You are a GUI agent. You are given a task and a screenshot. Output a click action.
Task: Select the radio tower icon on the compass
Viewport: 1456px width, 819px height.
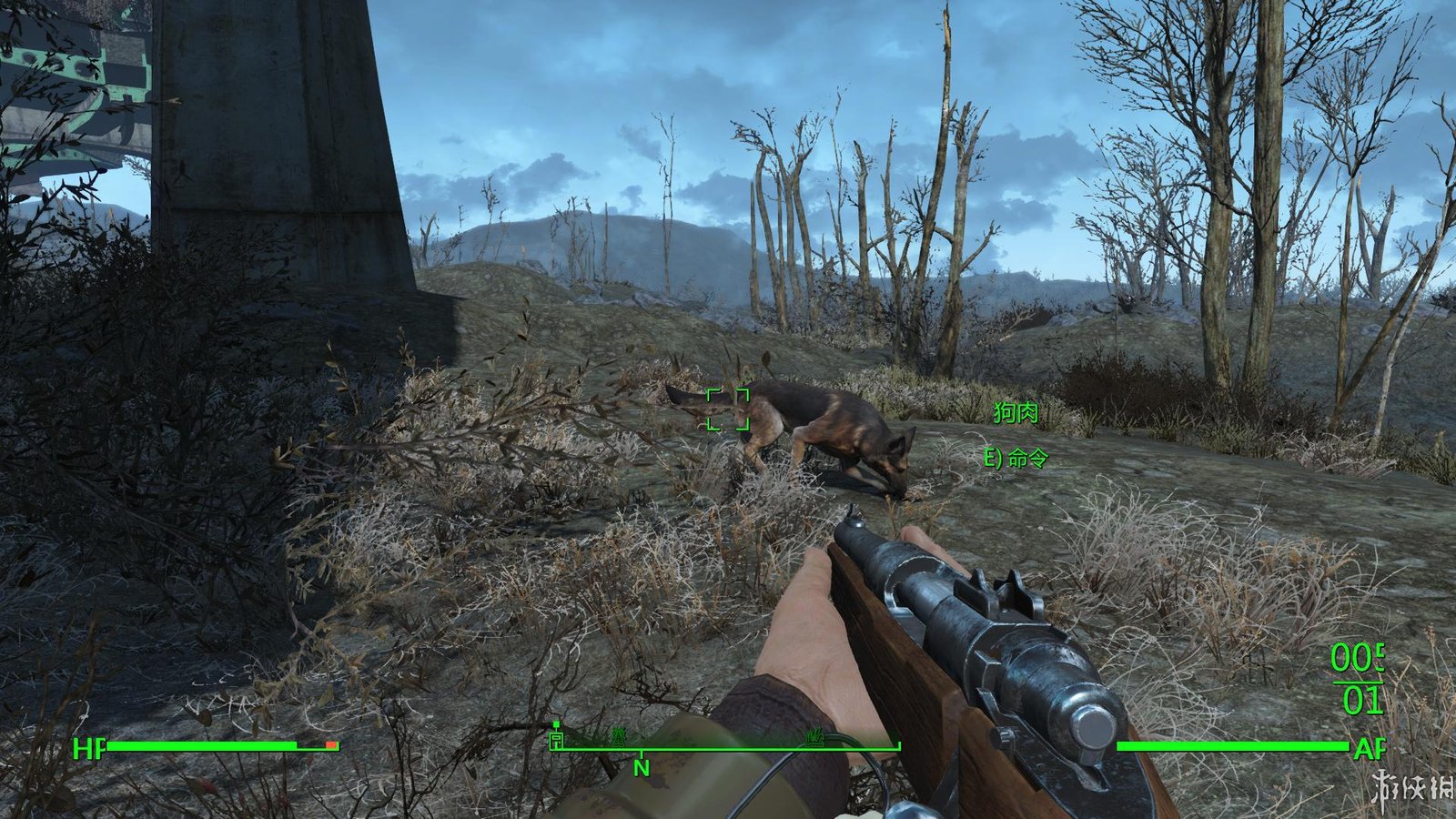pyautogui.click(x=620, y=739)
